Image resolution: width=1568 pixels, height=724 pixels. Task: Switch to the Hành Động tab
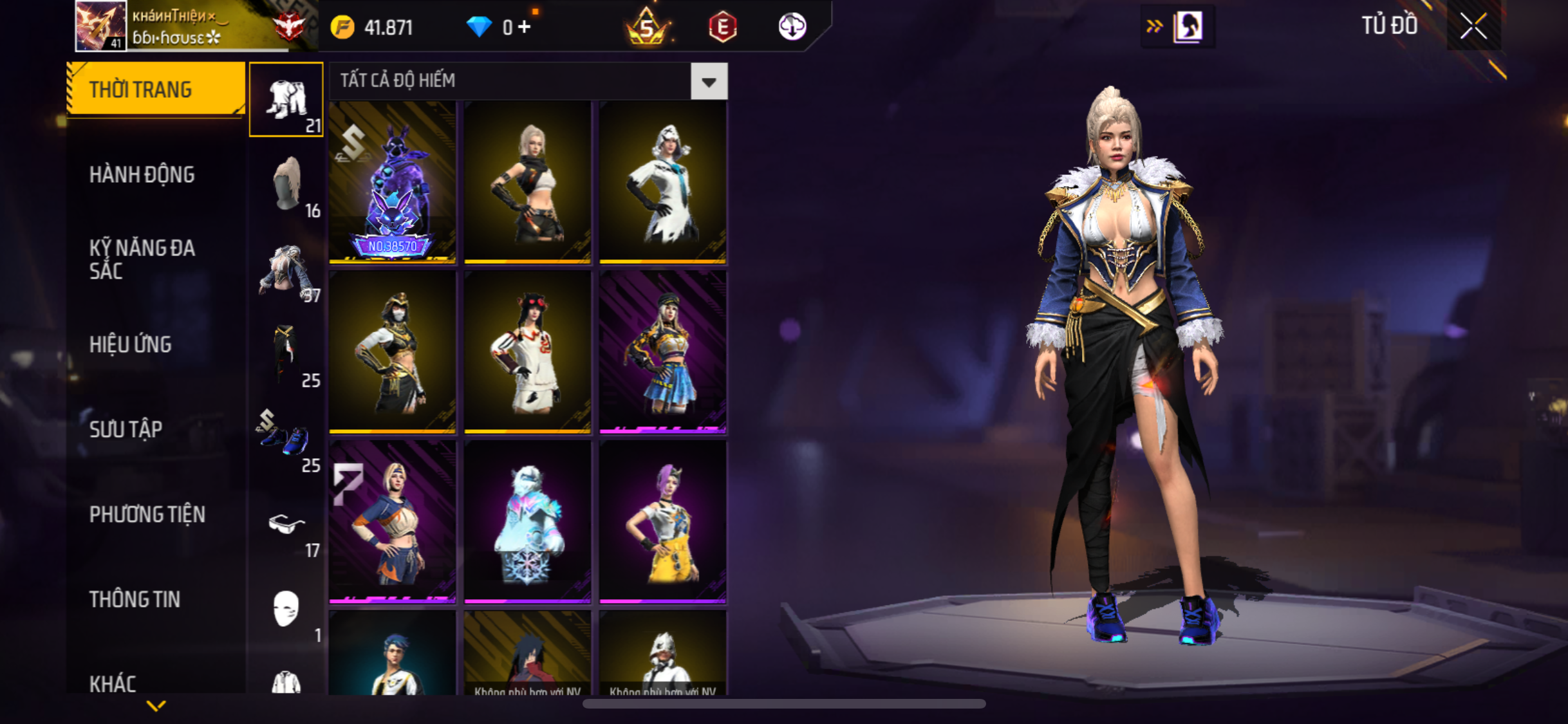point(142,174)
